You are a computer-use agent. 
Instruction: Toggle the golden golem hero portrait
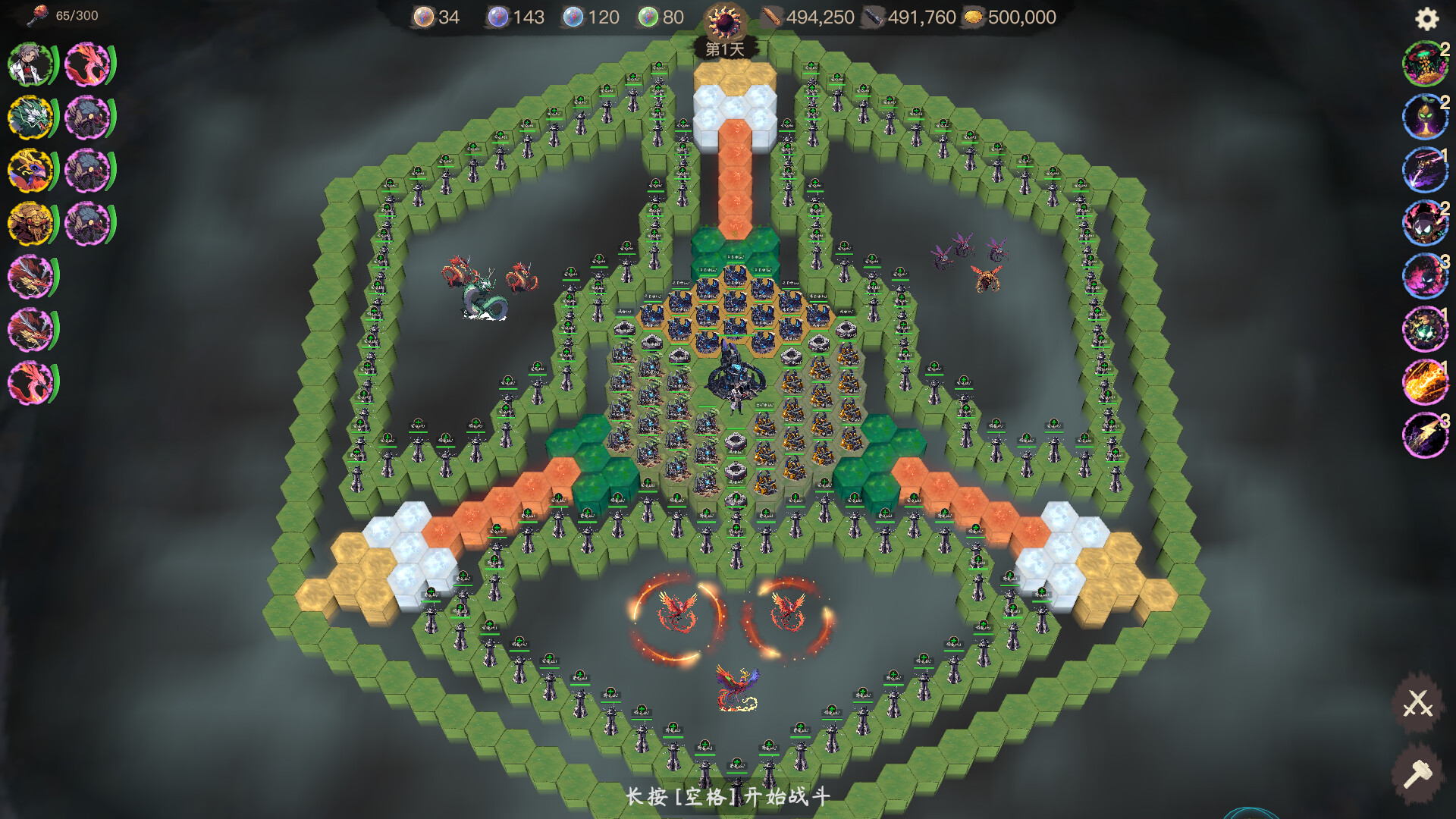coord(30,224)
